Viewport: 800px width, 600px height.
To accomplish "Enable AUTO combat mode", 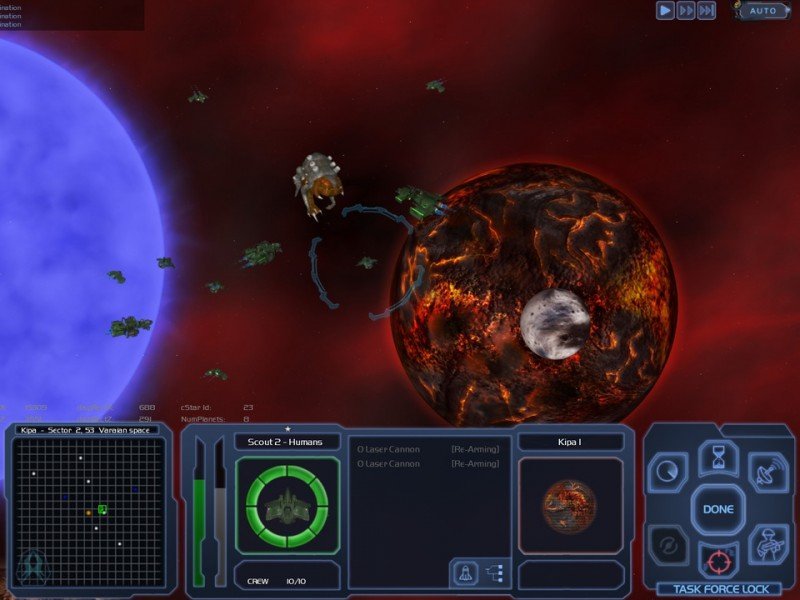I will point(762,11).
